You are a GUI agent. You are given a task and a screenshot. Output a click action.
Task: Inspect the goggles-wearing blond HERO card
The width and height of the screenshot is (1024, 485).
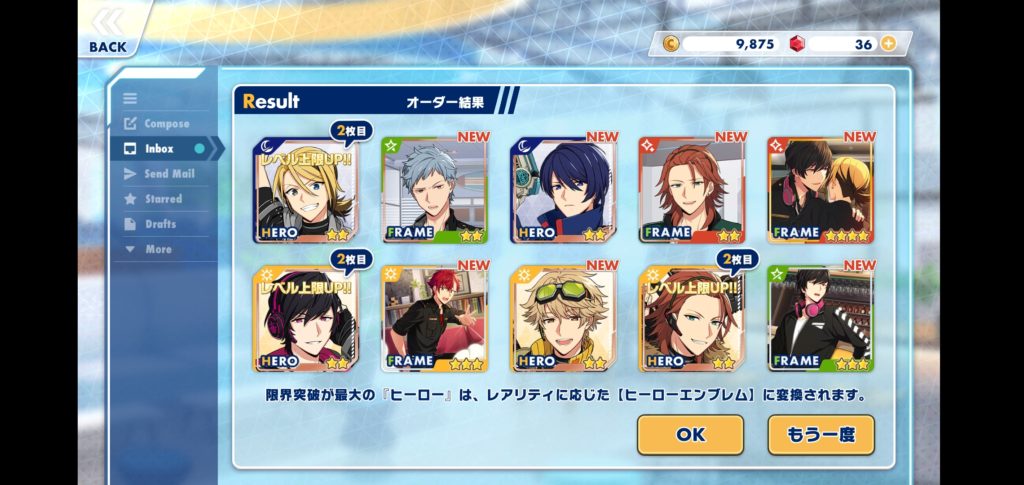(563, 319)
